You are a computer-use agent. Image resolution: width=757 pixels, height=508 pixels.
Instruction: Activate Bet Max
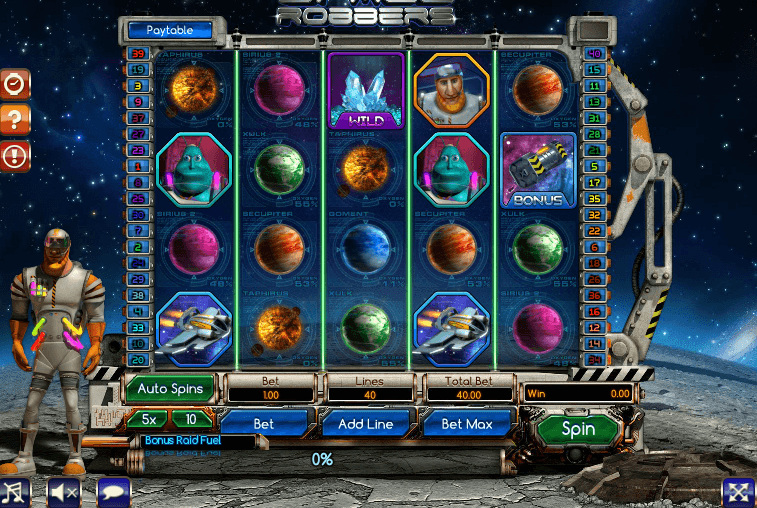click(464, 424)
